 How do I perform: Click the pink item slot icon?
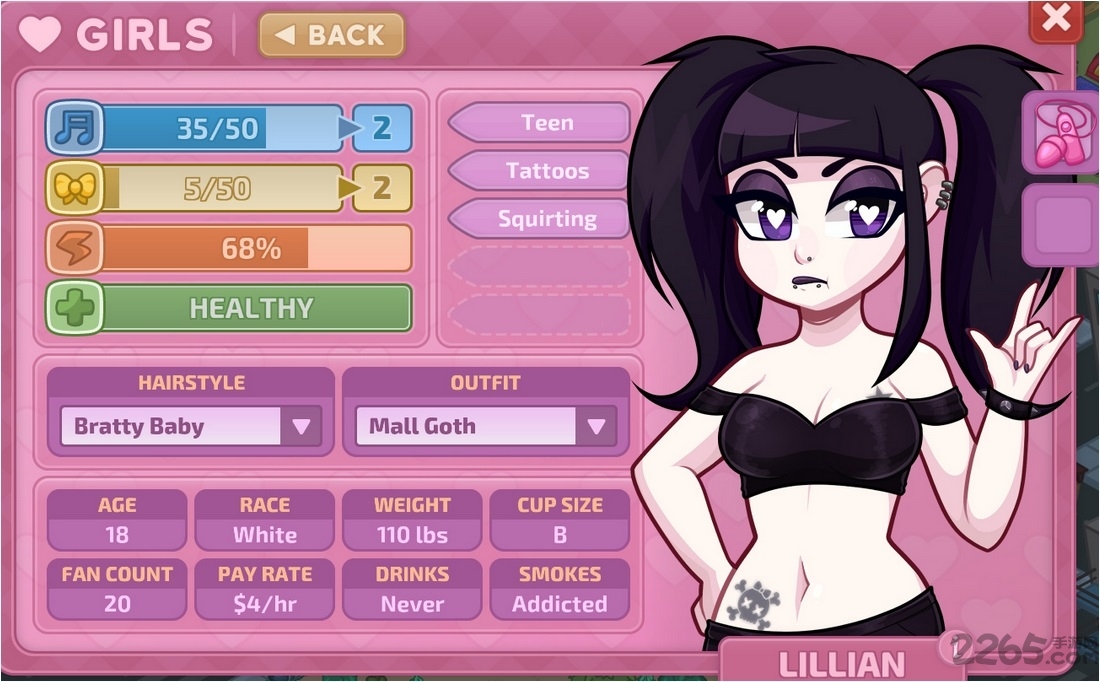click(1060, 132)
